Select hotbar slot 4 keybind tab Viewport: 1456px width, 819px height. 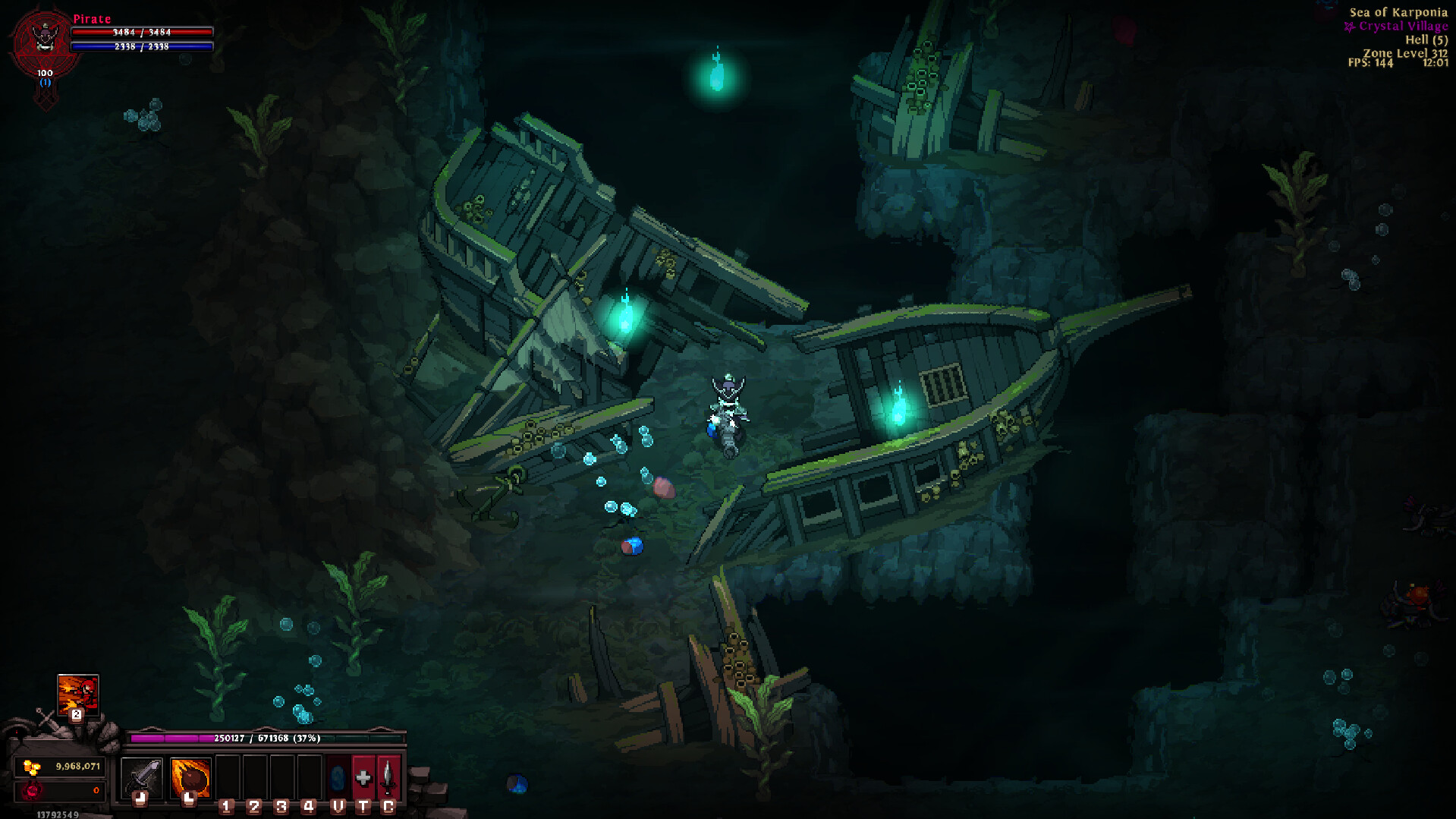pyautogui.click(x=308, y=807)
